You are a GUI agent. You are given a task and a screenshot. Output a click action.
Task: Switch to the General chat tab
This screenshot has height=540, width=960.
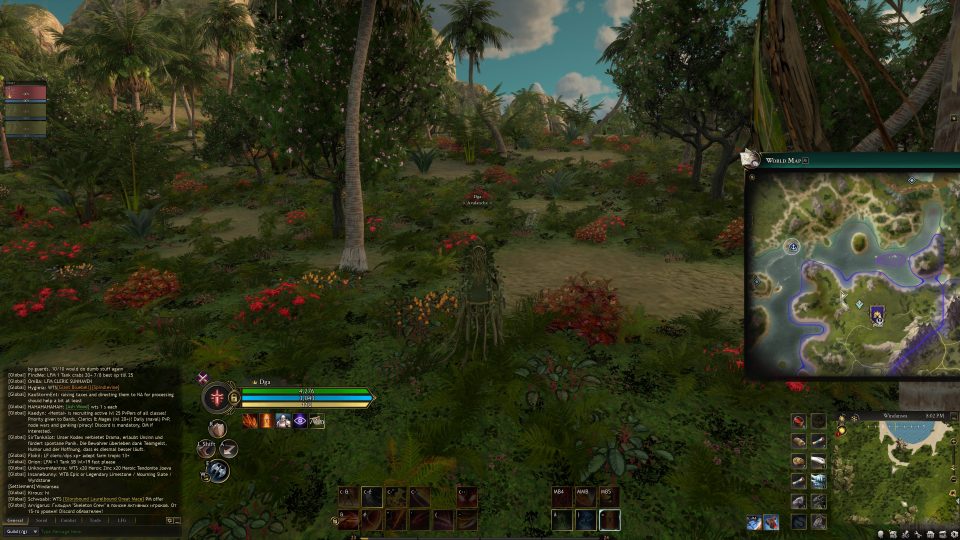15,520
